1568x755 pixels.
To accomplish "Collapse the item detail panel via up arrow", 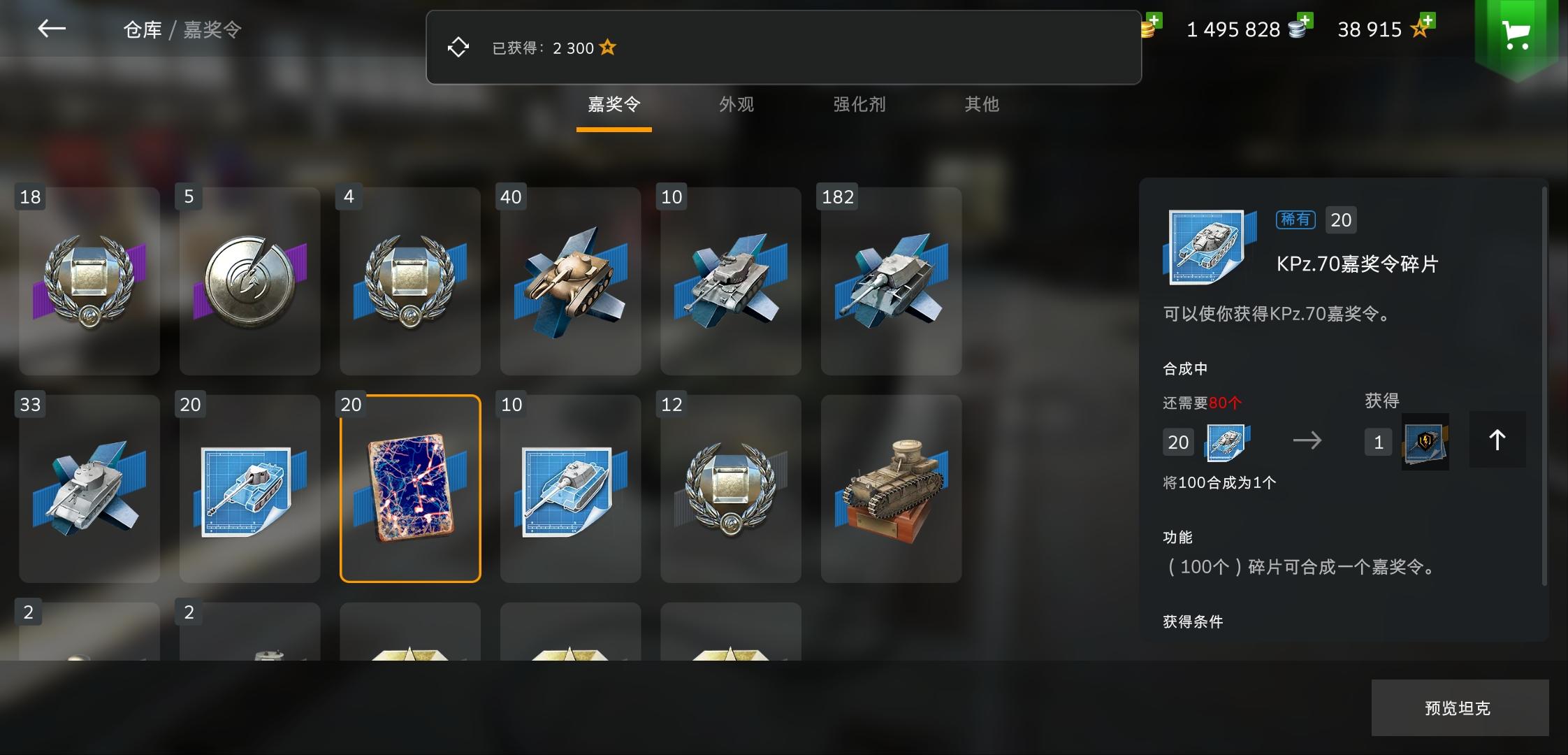I will click(1497, 440).
